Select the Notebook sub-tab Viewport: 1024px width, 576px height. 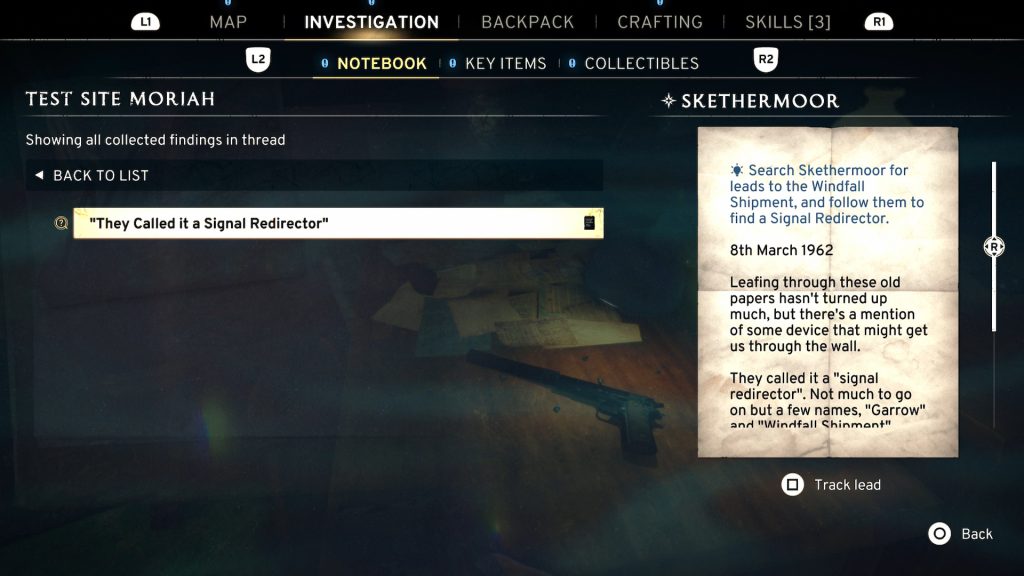pyautogui.click(x=381, y=63)
